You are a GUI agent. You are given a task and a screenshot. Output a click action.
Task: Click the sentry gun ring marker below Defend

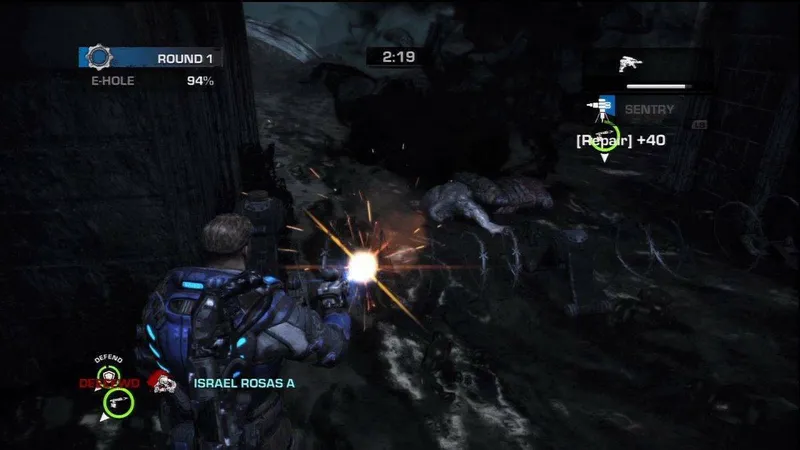(117, 401)
